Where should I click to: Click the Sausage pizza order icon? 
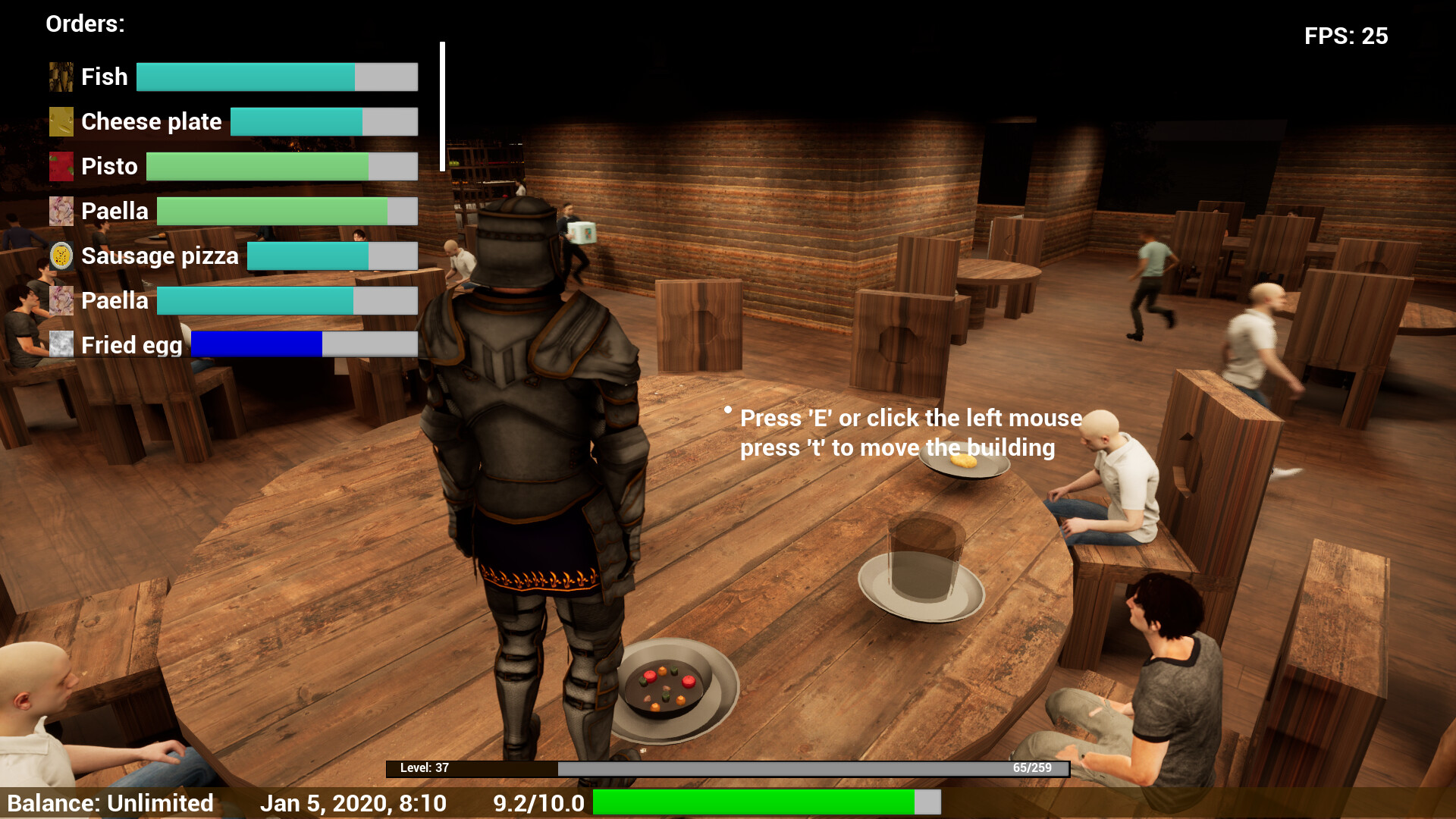(x=61, y=256)
